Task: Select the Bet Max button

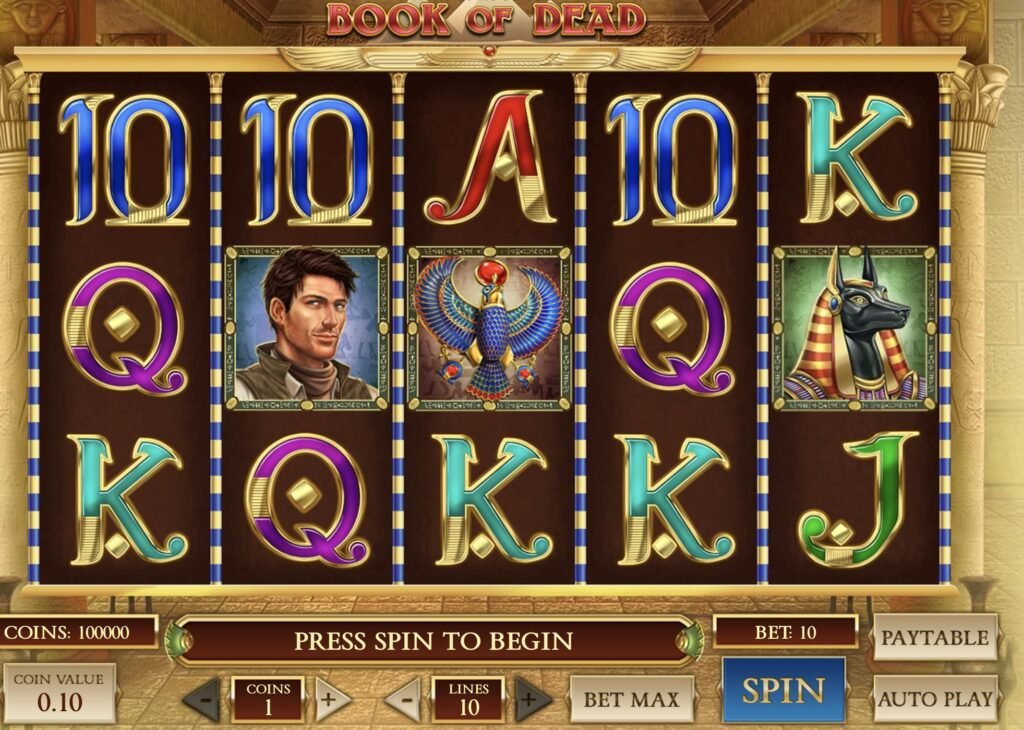Action: coord(631,699)
